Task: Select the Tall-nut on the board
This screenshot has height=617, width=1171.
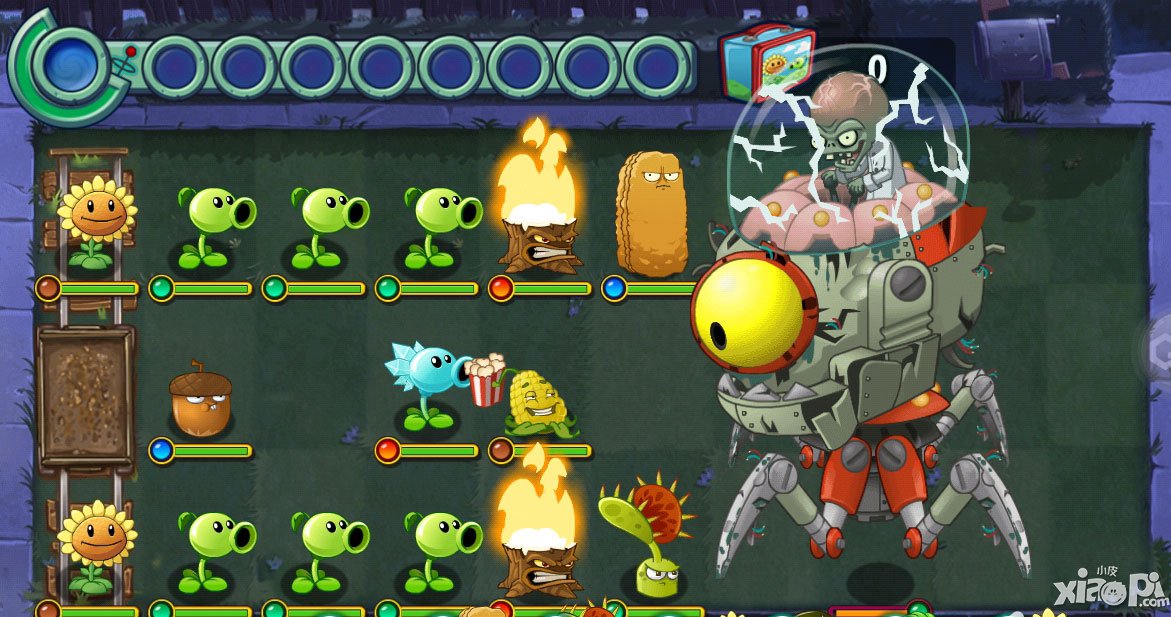Action: 651,216
